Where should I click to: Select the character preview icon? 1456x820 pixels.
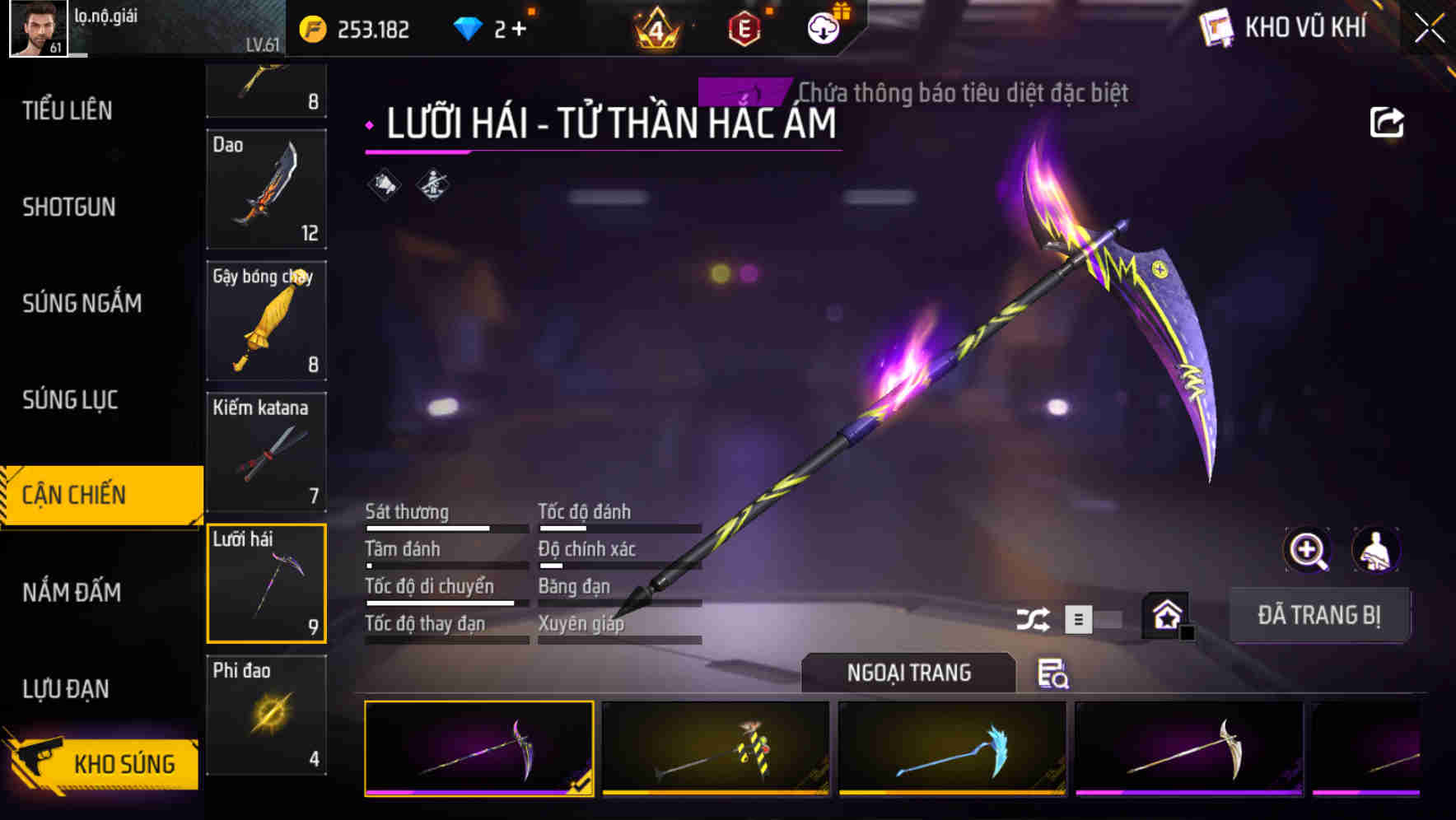[x=1374, y=550]
